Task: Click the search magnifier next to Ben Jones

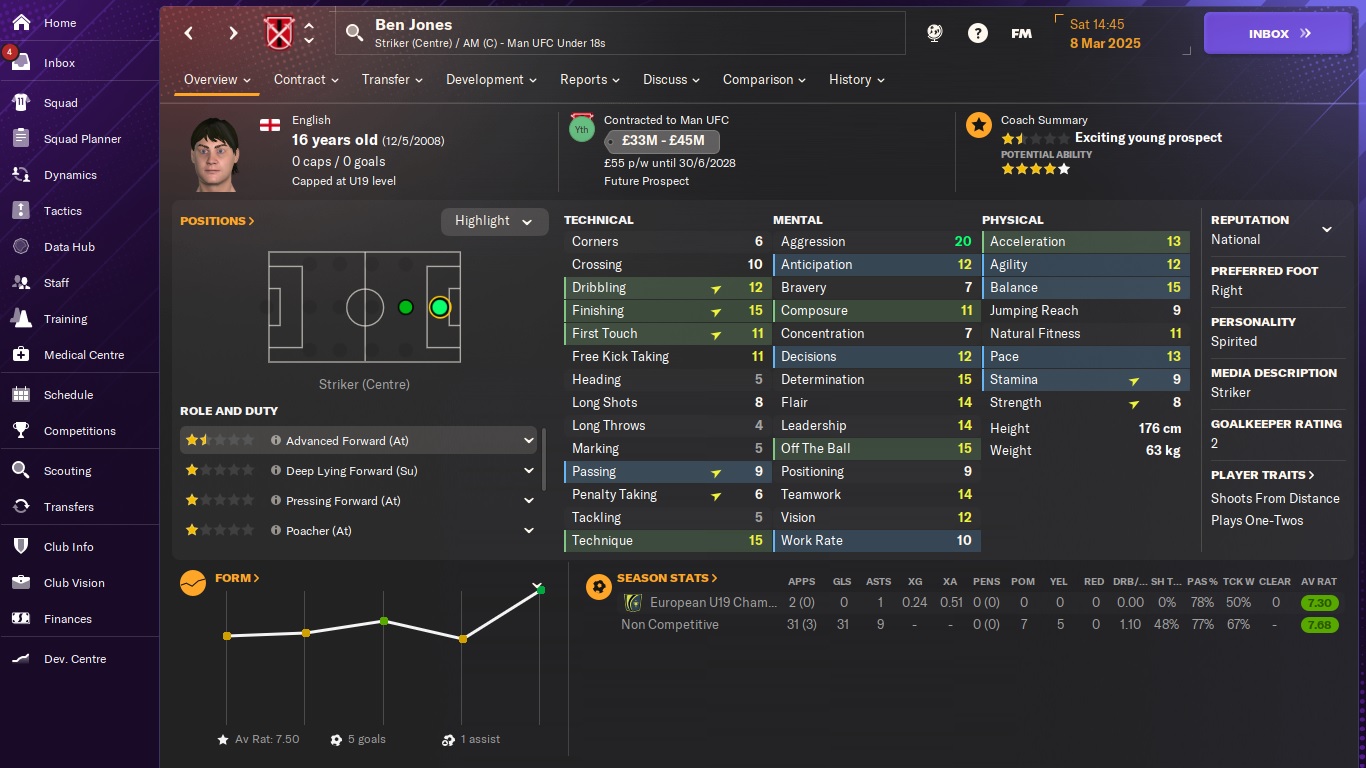Action: [x=355, y=33]
